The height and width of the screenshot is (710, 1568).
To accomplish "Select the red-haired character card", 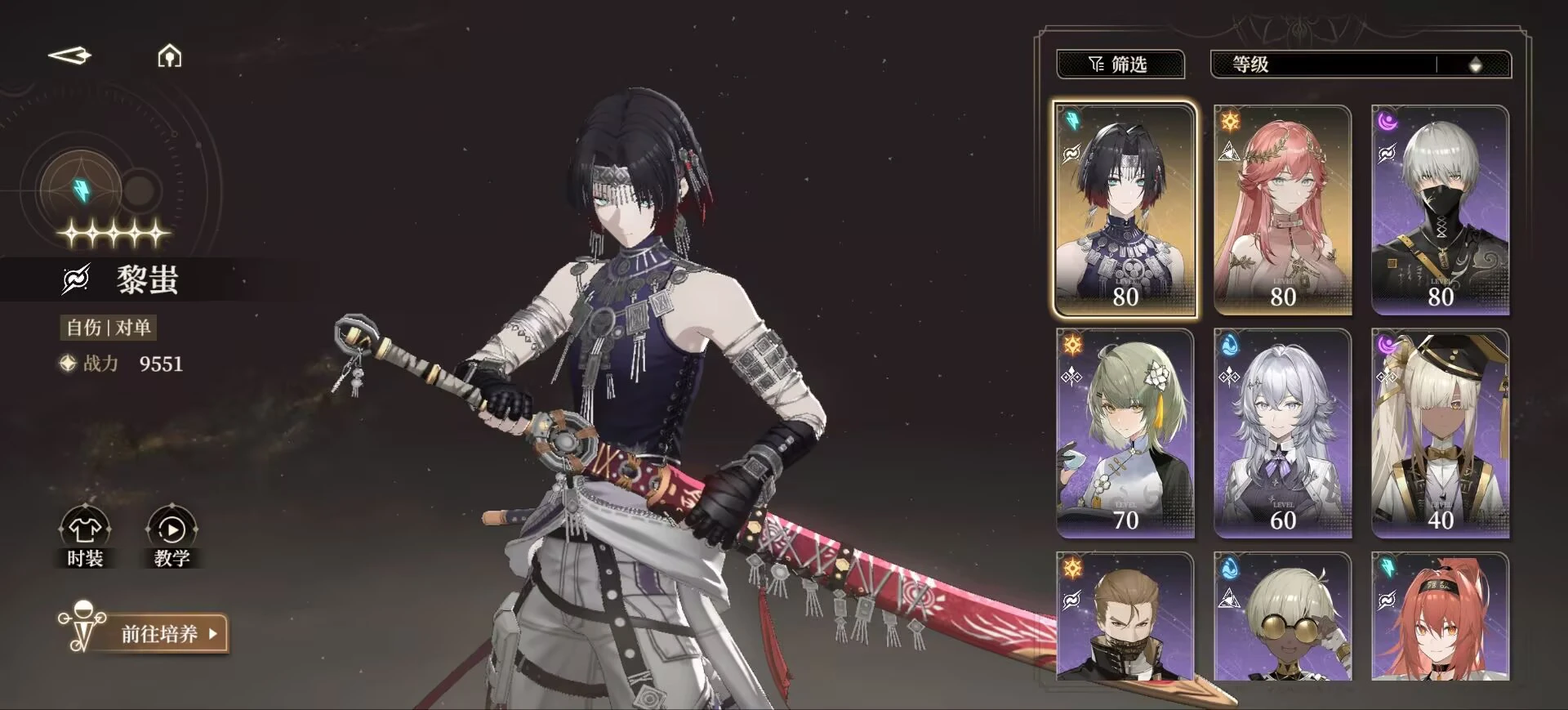I will [x=1440, y=617].
